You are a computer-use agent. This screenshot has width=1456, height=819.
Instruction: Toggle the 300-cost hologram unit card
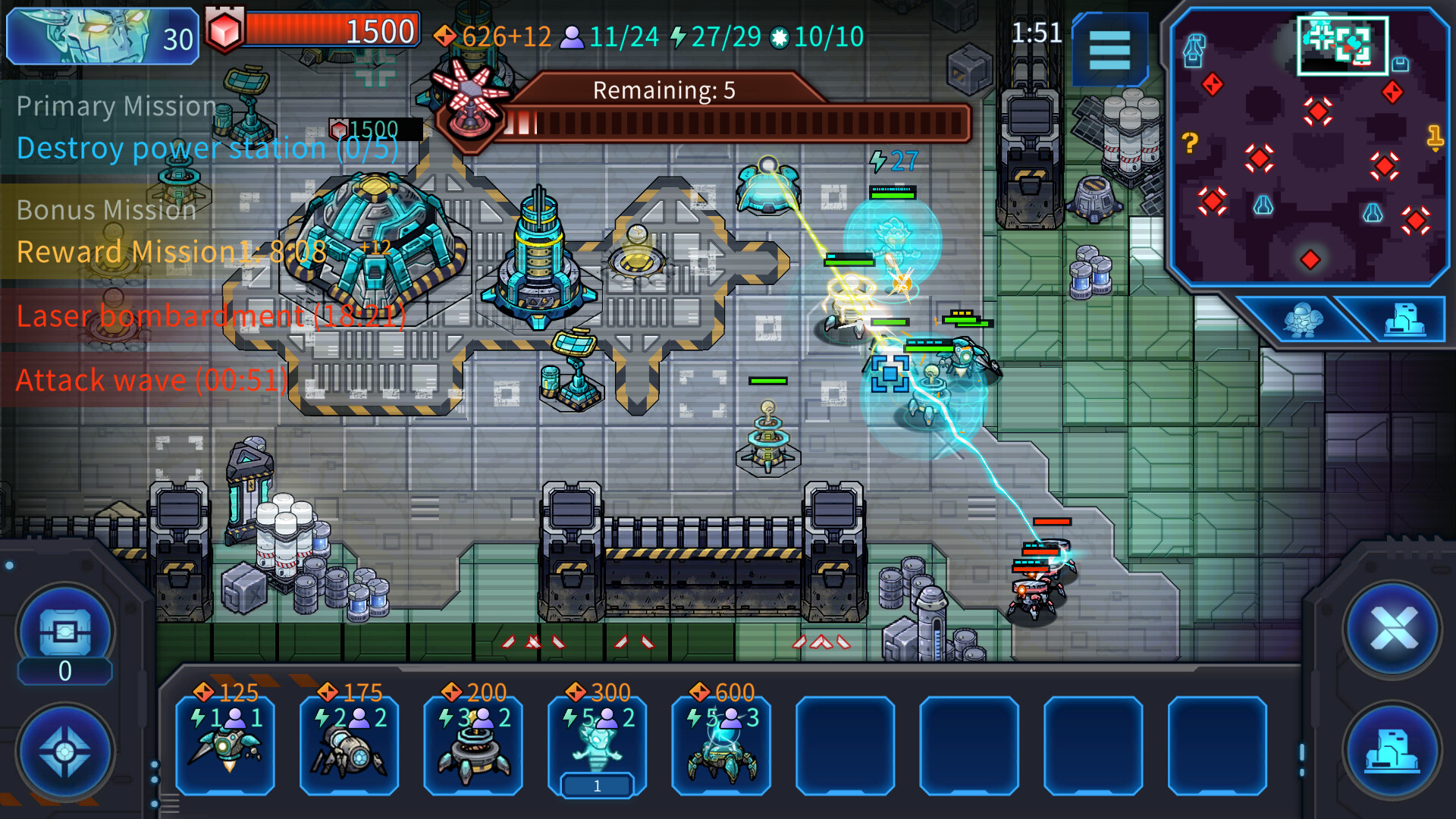596,747
